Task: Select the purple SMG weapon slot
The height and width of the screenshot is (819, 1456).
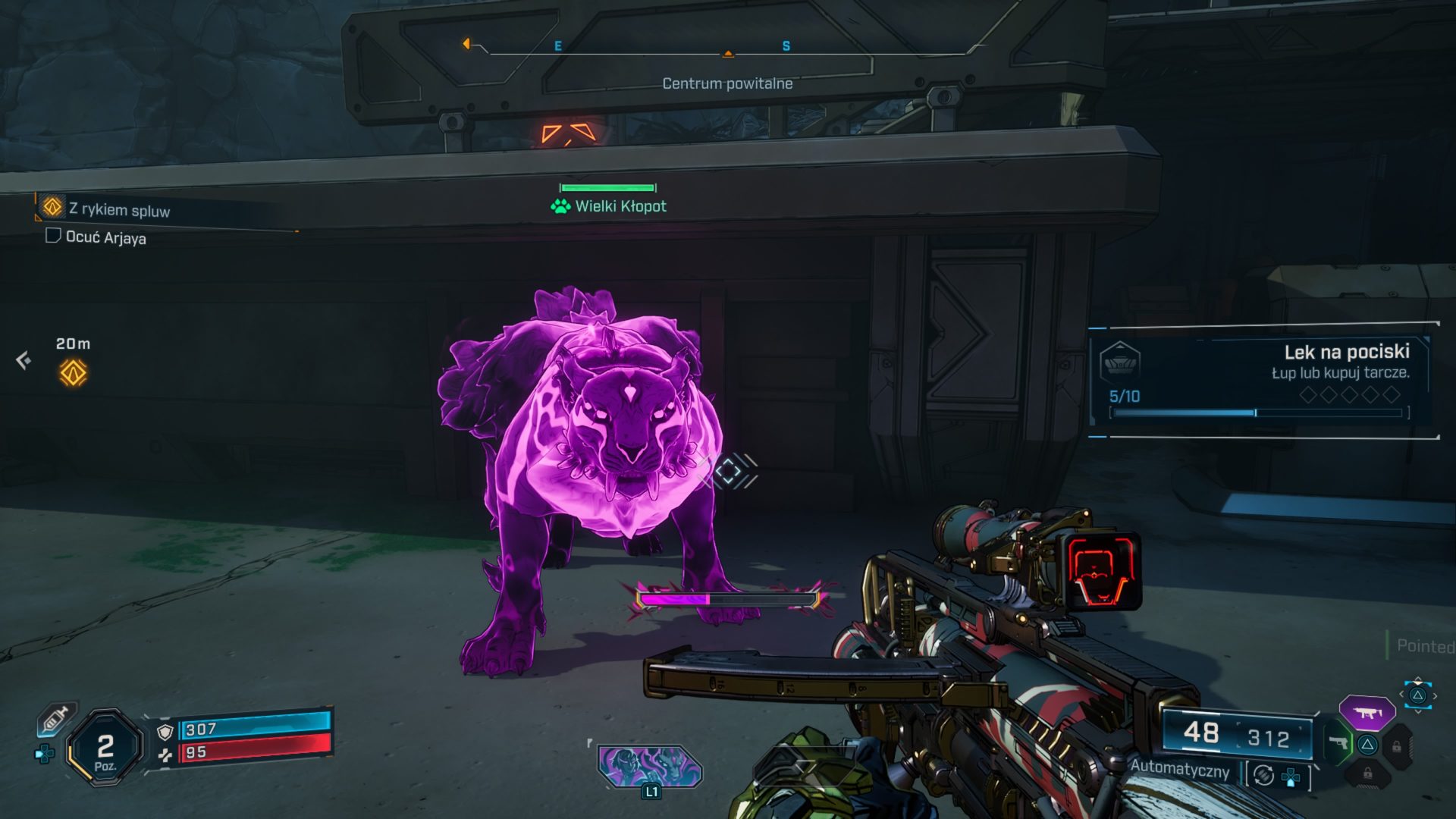Action: 1367,713
